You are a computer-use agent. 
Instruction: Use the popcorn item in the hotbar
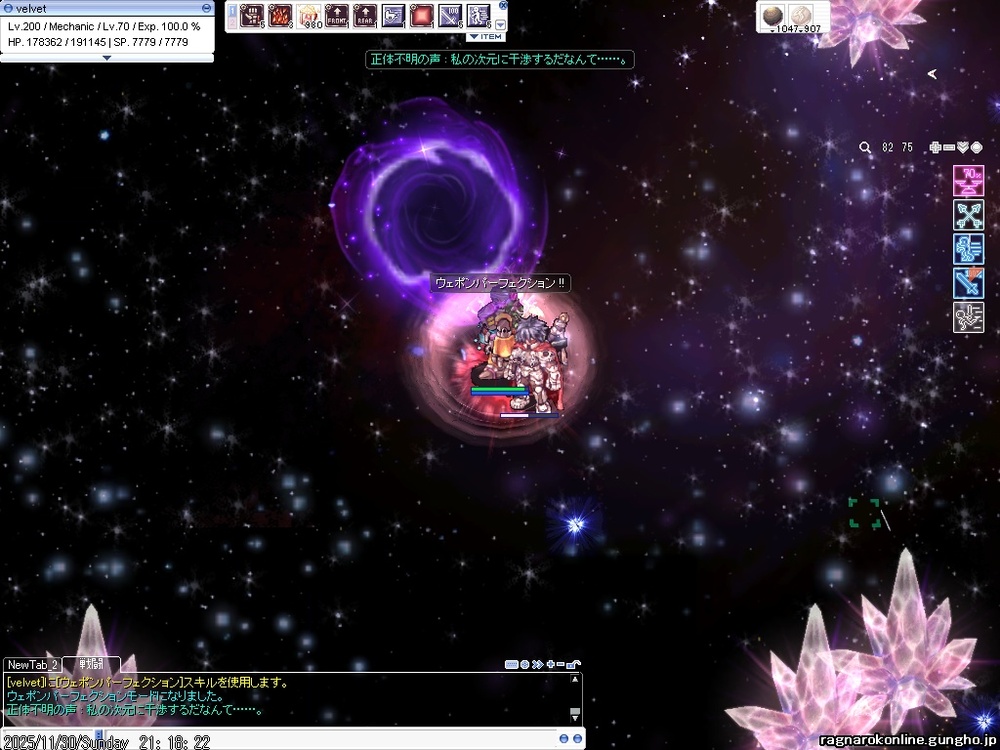point(309,16)
